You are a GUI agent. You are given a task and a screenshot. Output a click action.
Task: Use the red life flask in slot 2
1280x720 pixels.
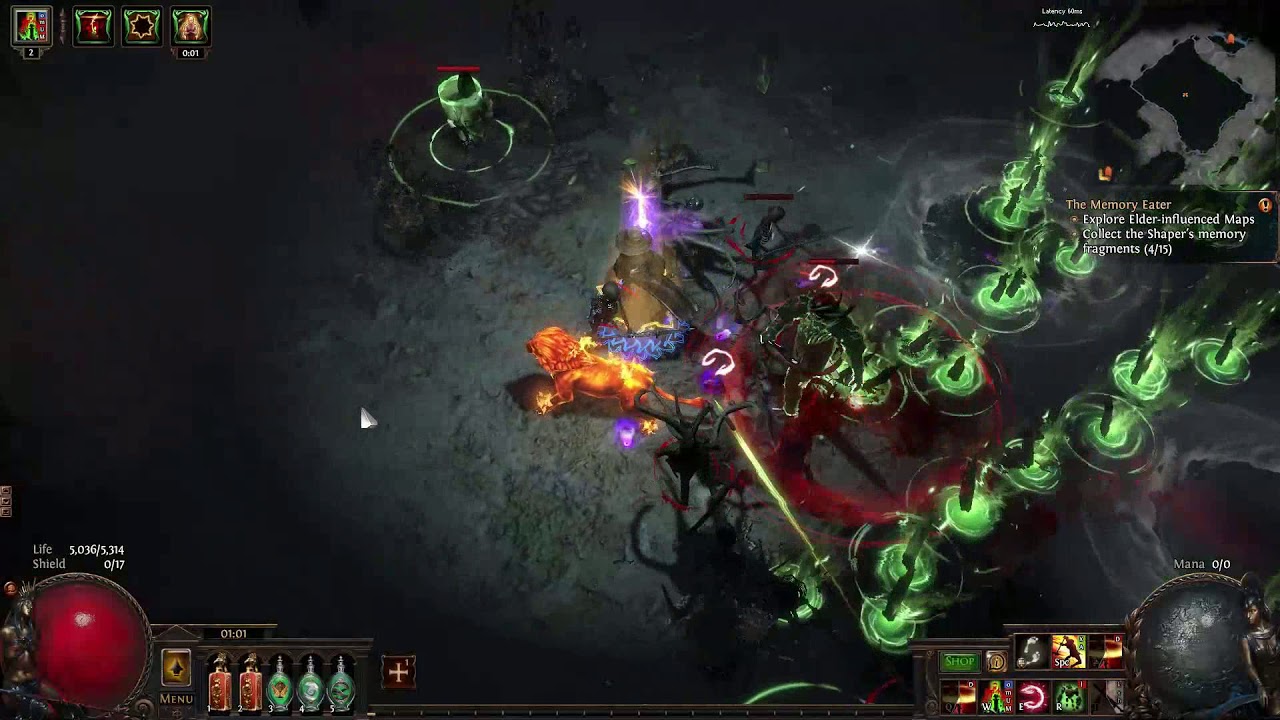click(x=250, y=683)
